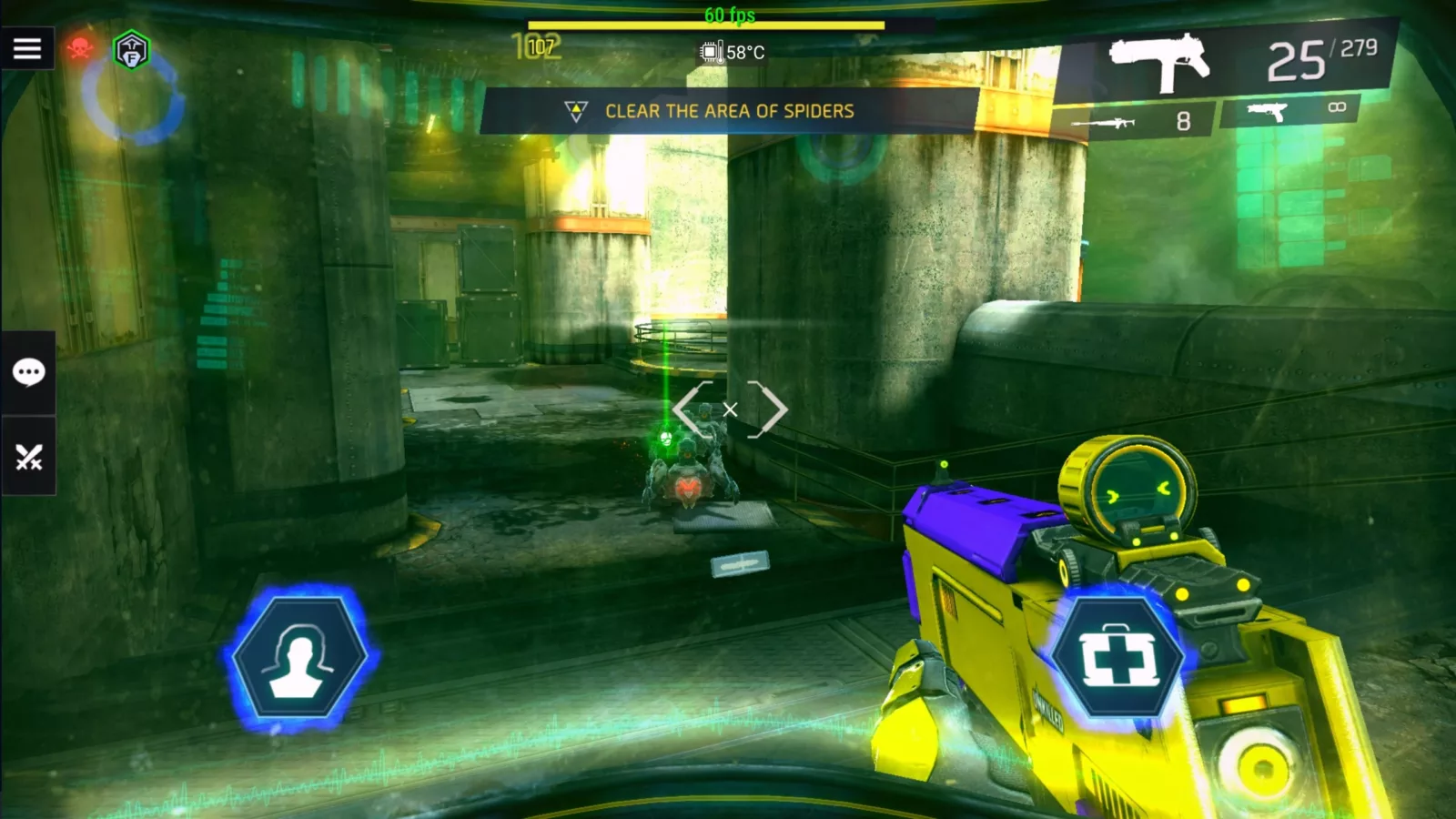Activate the decoy silhouette ability
The image size is (1456, 819).
point(299,657)
